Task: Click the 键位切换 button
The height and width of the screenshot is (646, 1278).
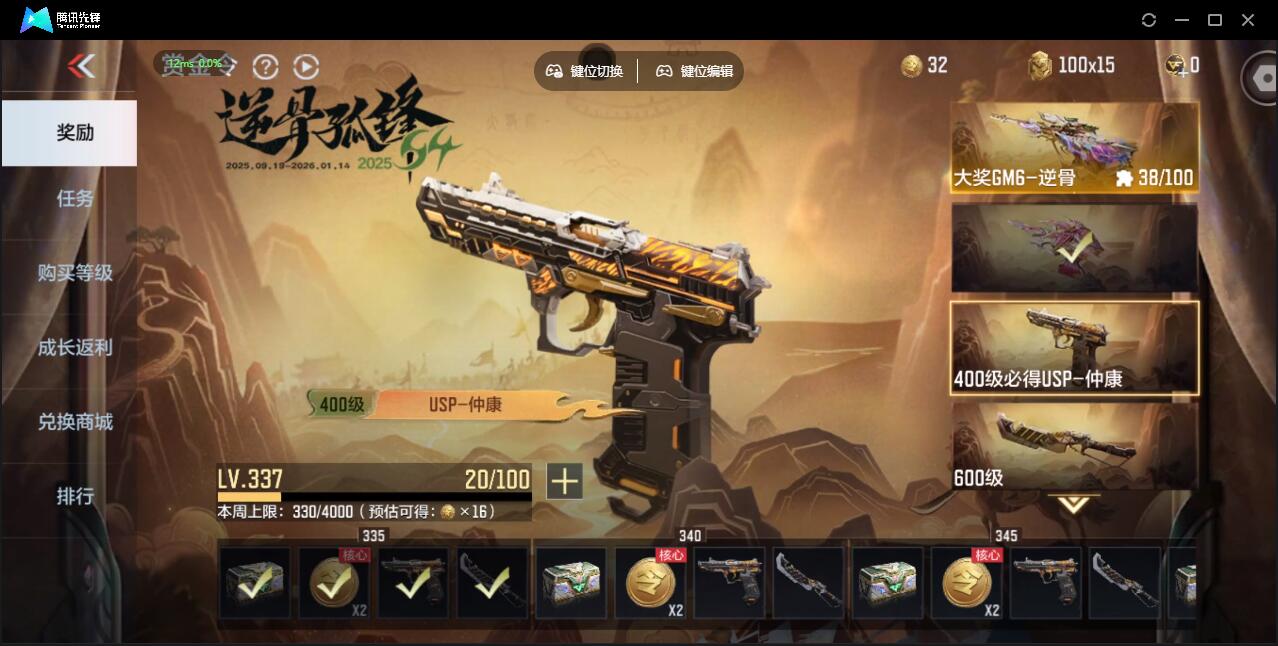Action: (x=585, y=71)
